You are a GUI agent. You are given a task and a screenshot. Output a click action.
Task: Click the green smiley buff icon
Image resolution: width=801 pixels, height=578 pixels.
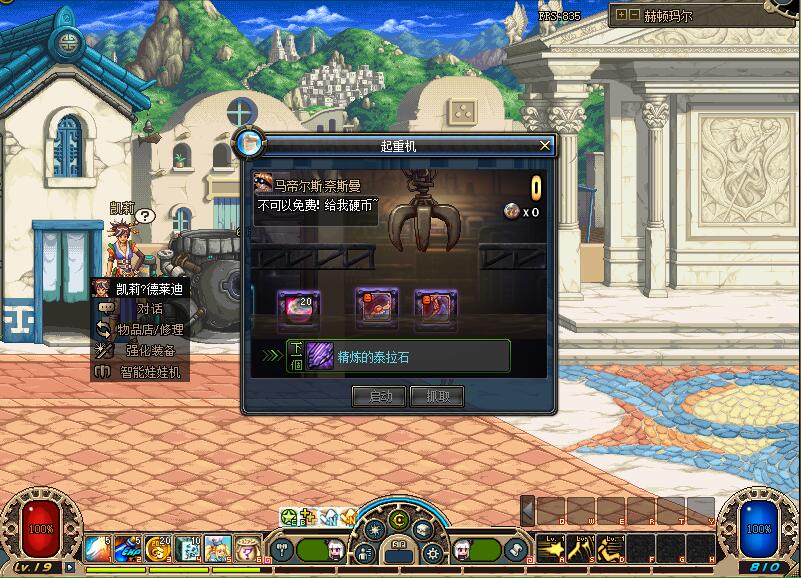[288, 517]
